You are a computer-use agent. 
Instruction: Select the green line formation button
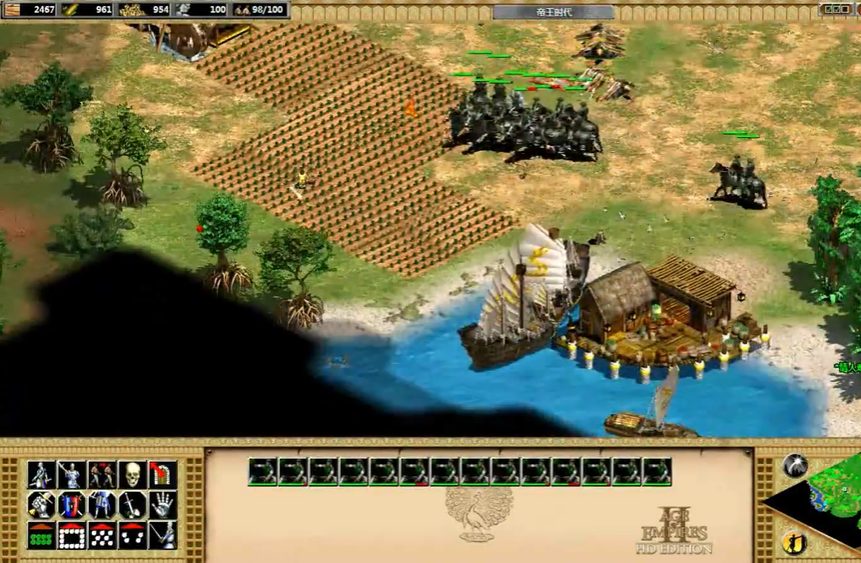[x=41, y=536]
